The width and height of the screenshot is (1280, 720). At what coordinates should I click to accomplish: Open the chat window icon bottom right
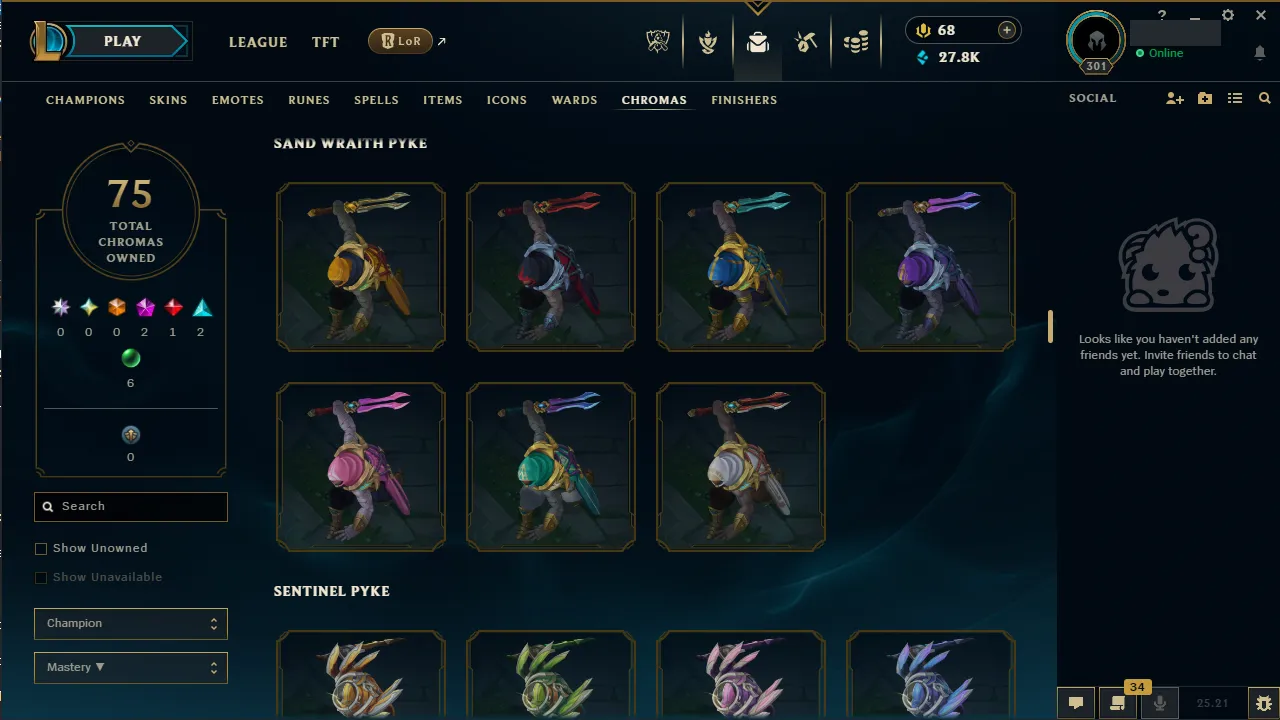tap(1075, 703)
